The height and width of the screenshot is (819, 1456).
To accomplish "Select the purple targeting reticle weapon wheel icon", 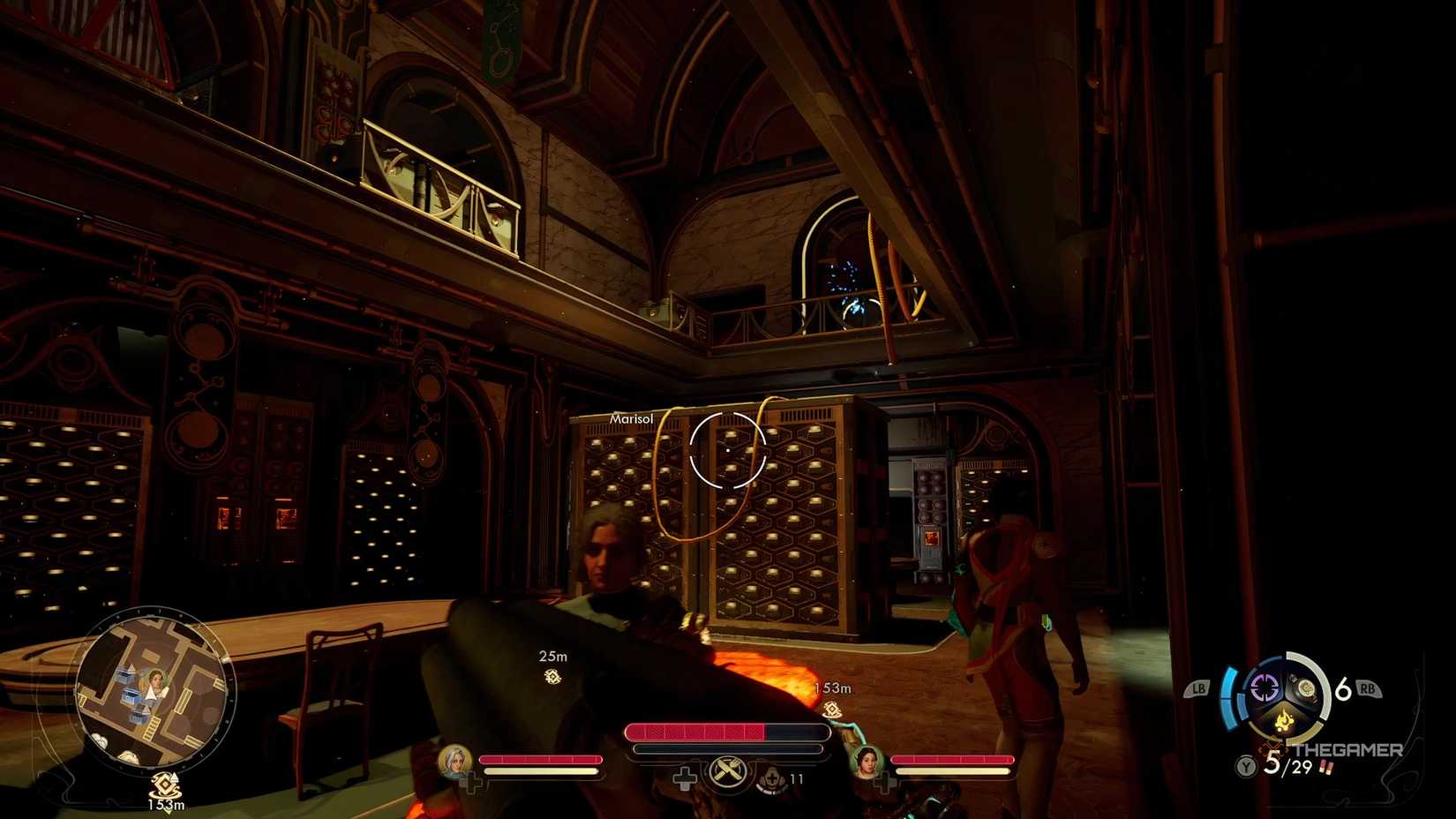I will pyautogui.click(x=1265, y=687).
